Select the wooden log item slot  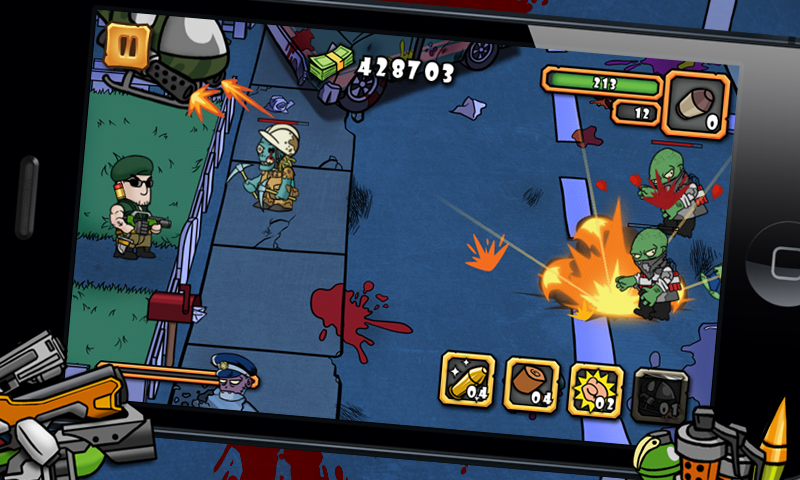click(532, 382)
